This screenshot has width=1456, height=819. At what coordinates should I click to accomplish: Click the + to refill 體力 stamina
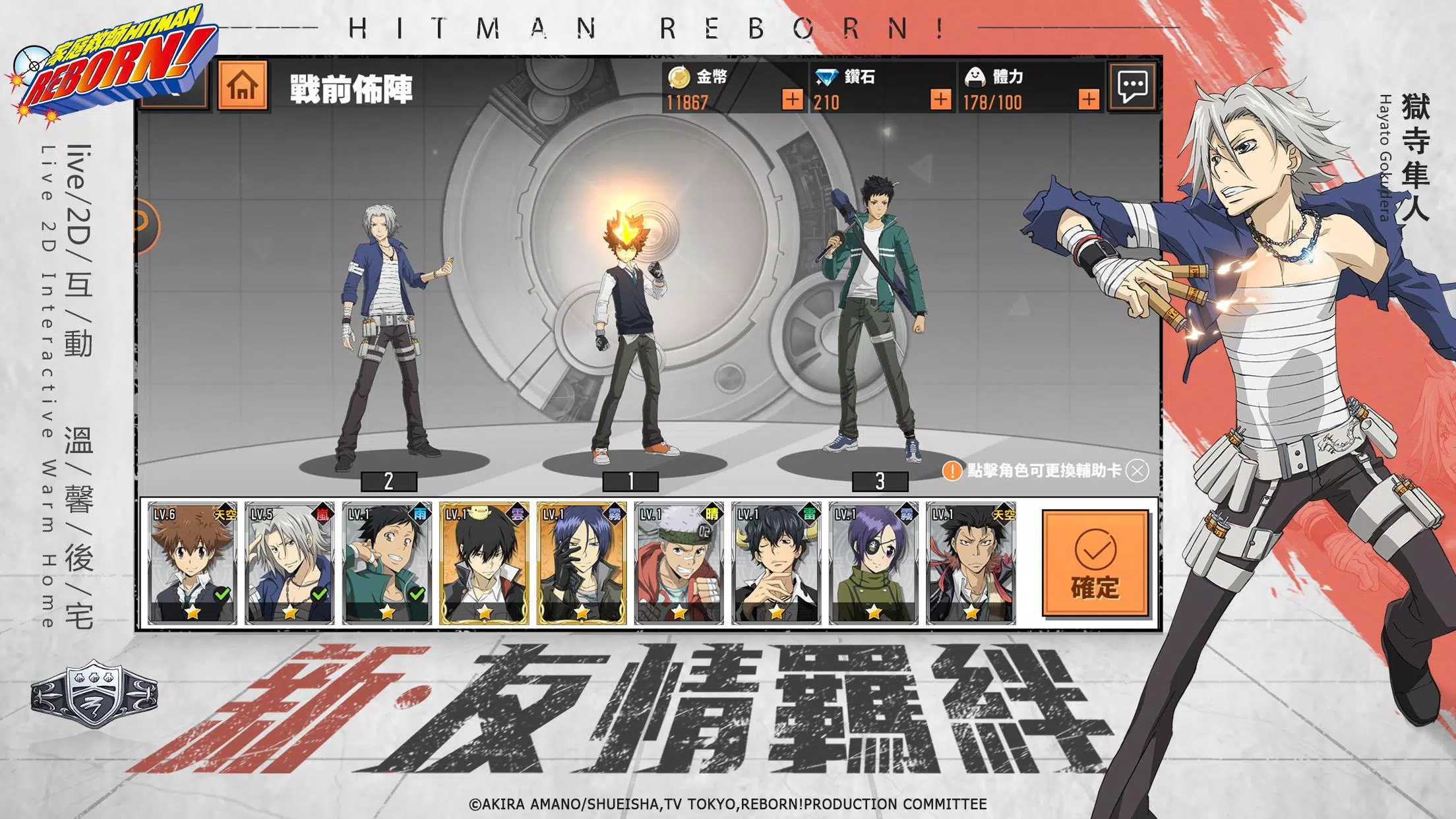pos(1090,100)
